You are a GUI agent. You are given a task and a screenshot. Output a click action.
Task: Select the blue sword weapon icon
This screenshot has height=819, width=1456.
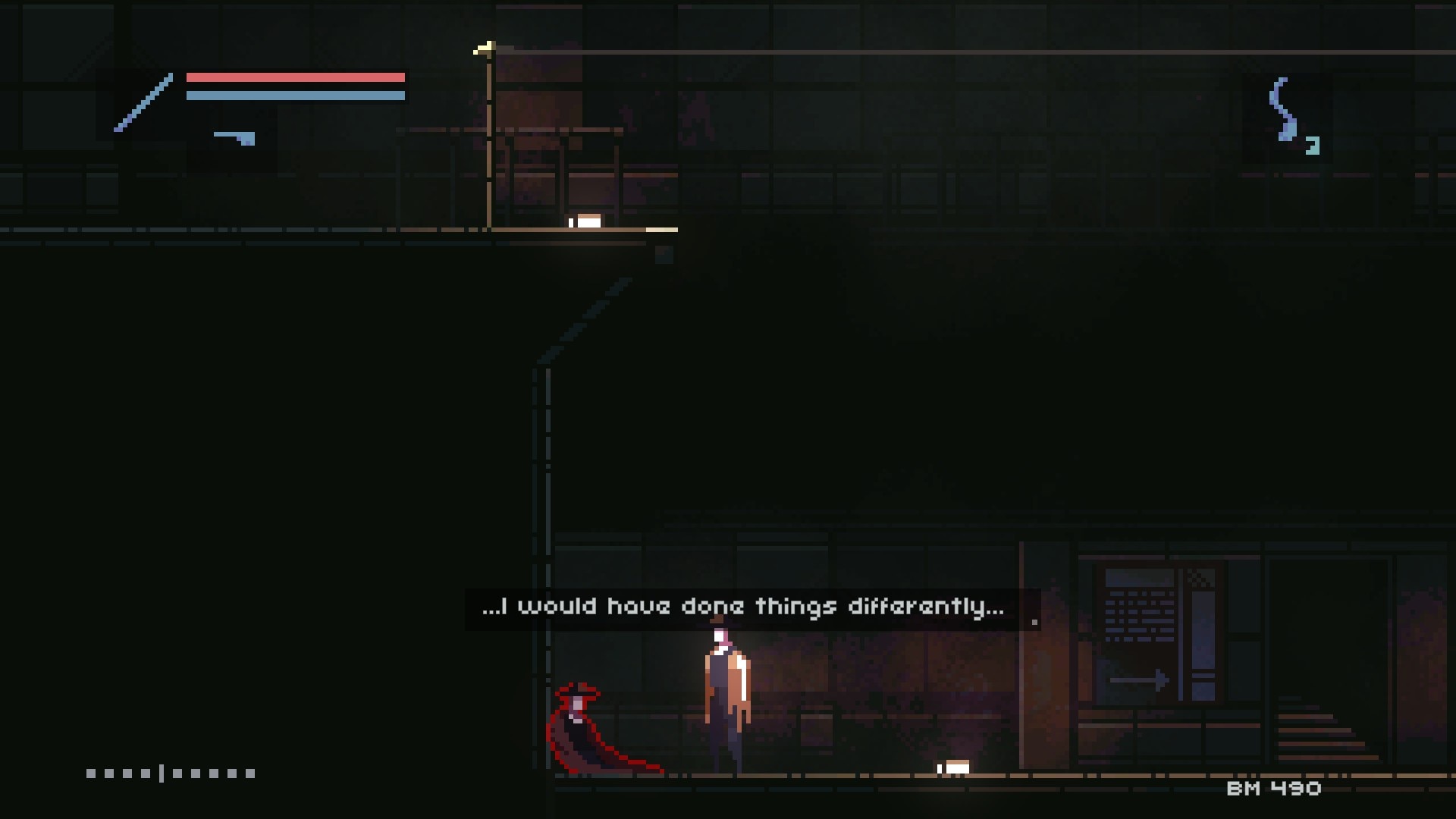(143, 102)
